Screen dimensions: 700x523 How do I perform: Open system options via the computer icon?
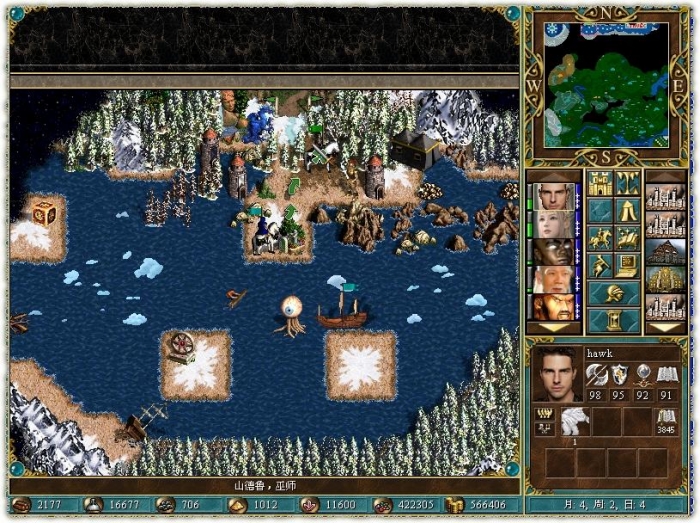[x=628, y=266]
